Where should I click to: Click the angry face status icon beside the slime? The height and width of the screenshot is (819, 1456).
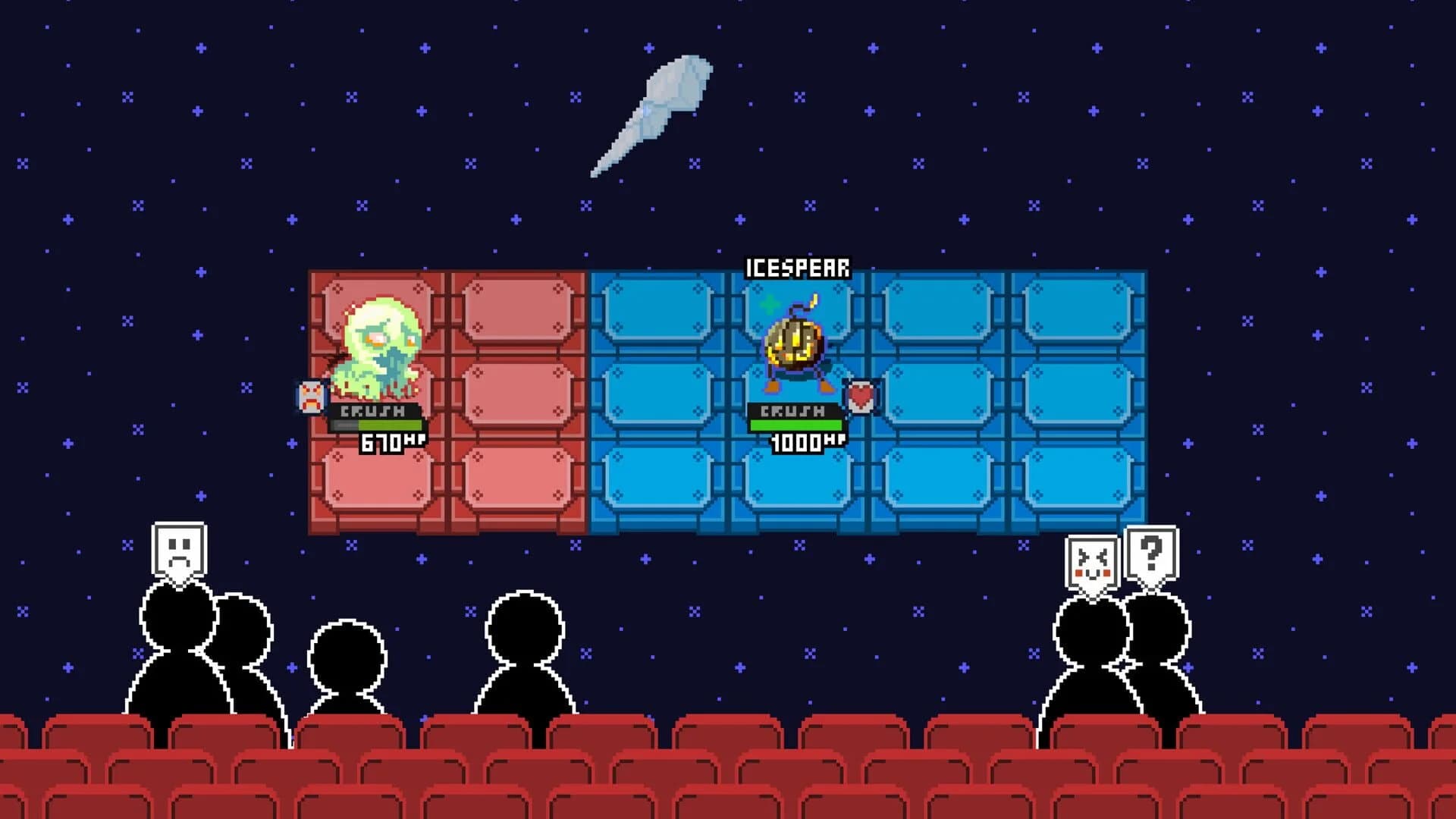[x=311, y=394]
